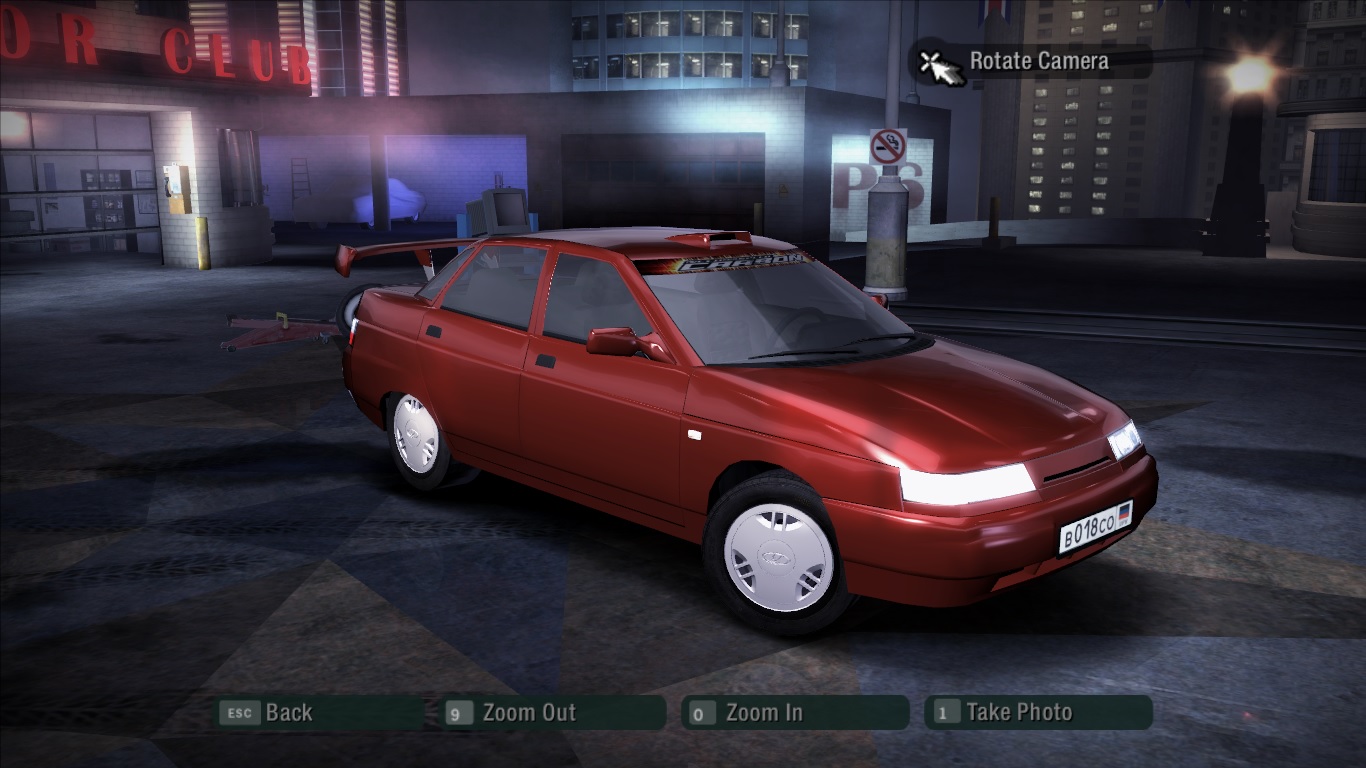Click the Back button
Screen dimensions: 1366x768
[290, 713]
